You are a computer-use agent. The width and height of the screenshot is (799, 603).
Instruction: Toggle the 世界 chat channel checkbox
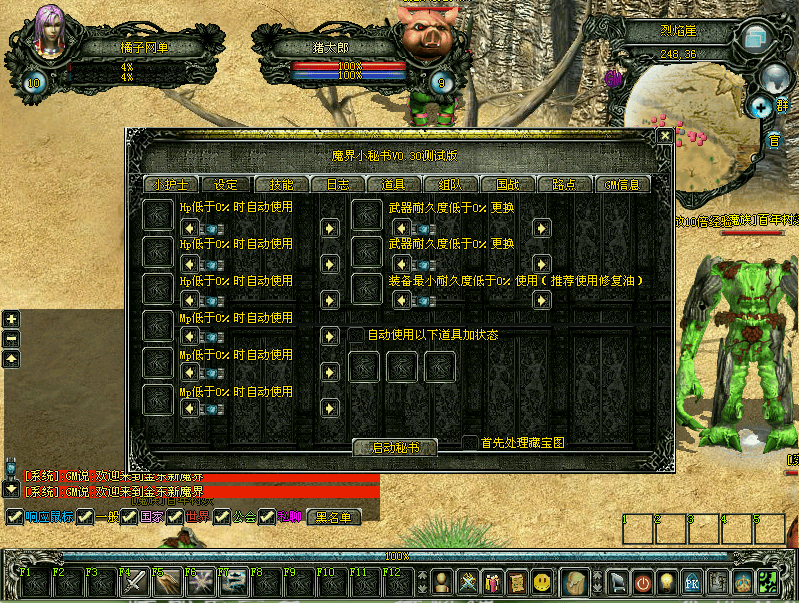click(x=174, y=517)
